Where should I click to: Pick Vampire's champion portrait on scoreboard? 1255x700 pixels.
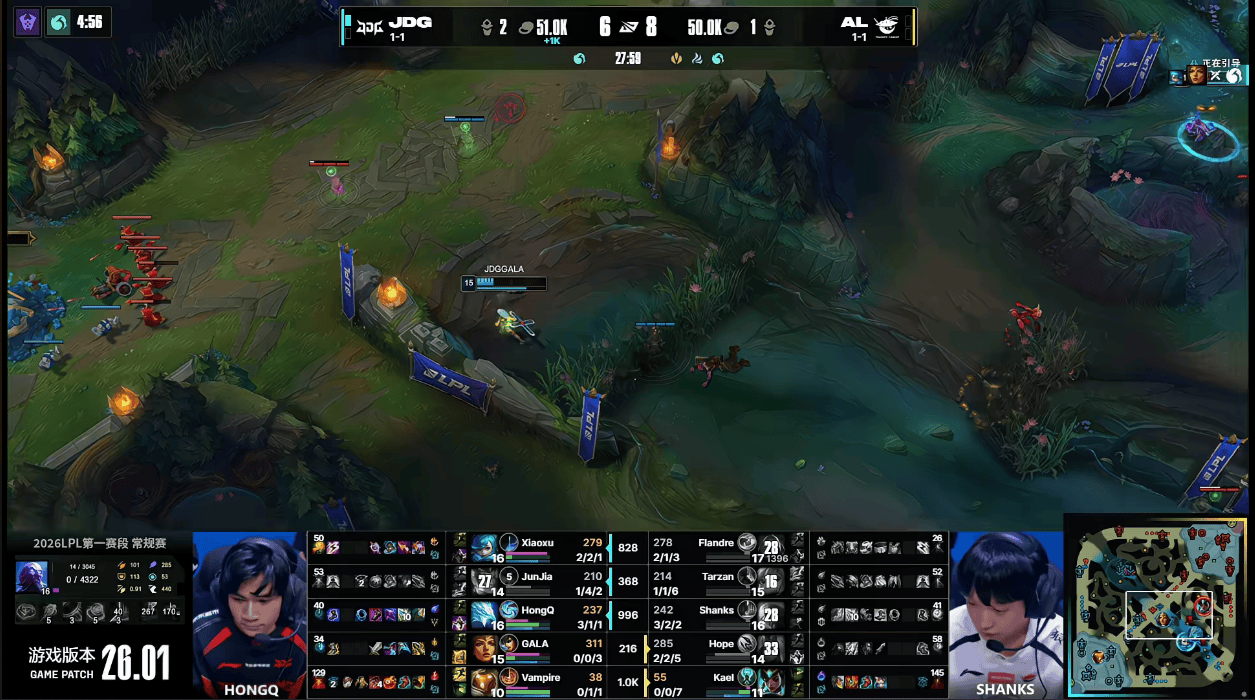(485, 682)
